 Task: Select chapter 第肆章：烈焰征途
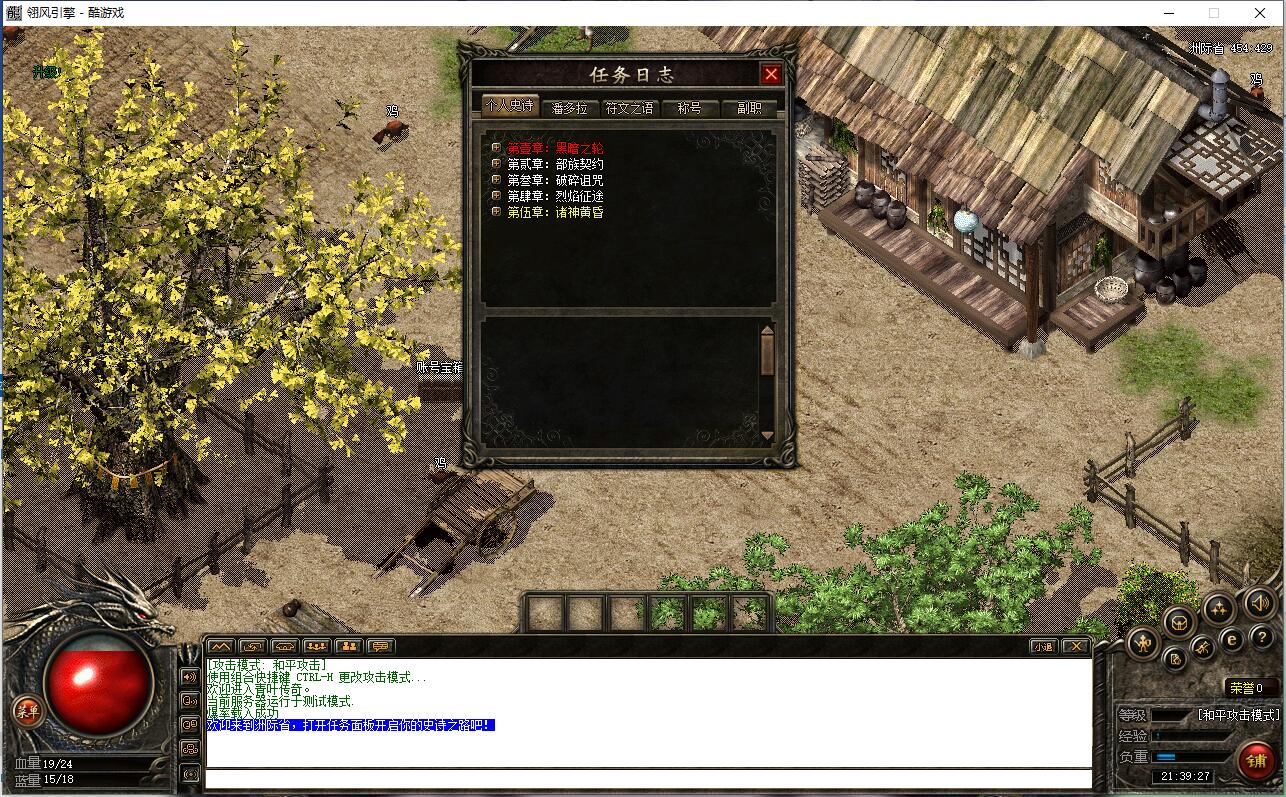click(x=555, y=196)
